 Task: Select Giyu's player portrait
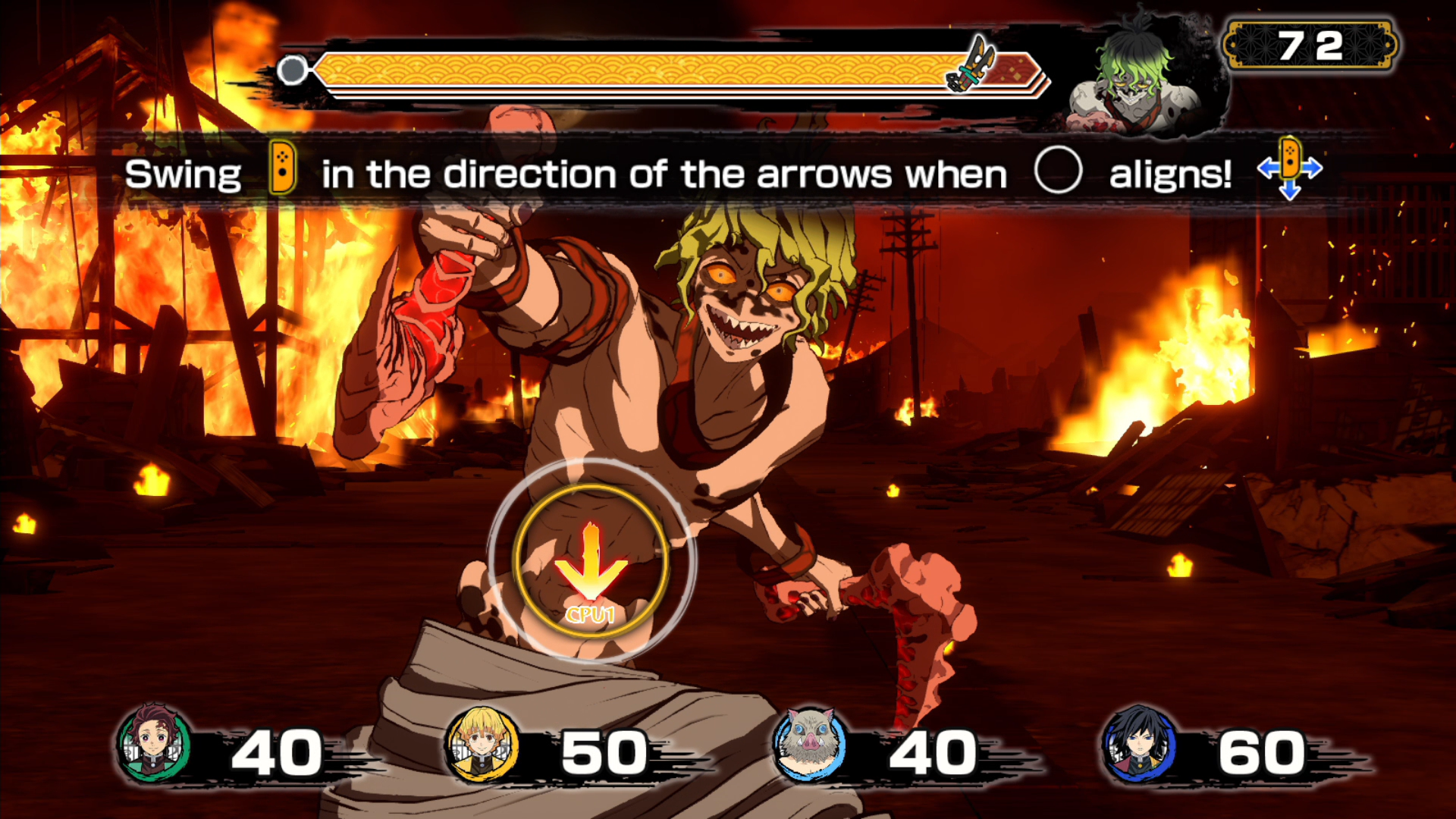coord(1138,744)
